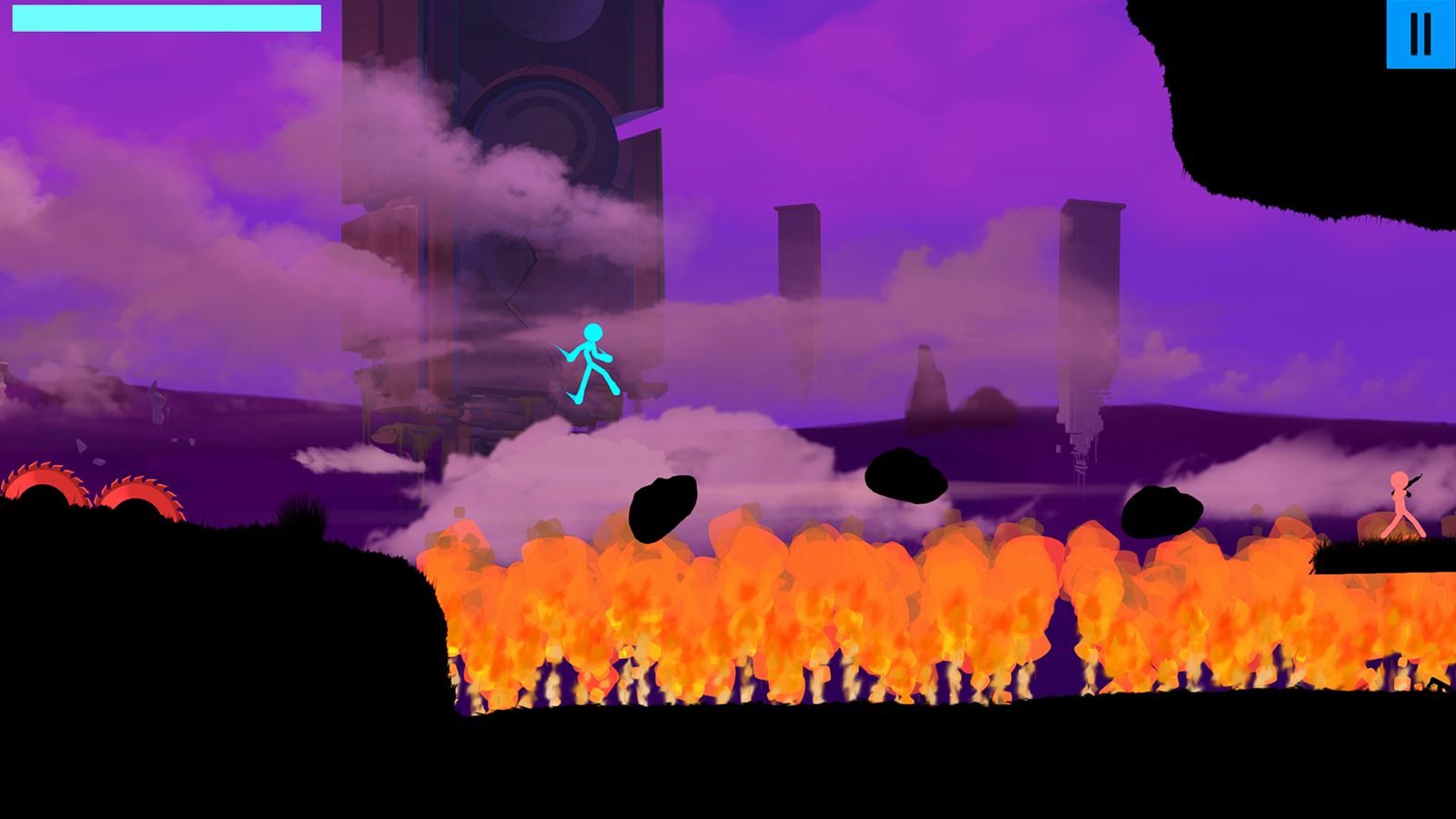Pause the game with the blue button
The width and height of the screenshot is (1456, 819).
coord(1420,34)
